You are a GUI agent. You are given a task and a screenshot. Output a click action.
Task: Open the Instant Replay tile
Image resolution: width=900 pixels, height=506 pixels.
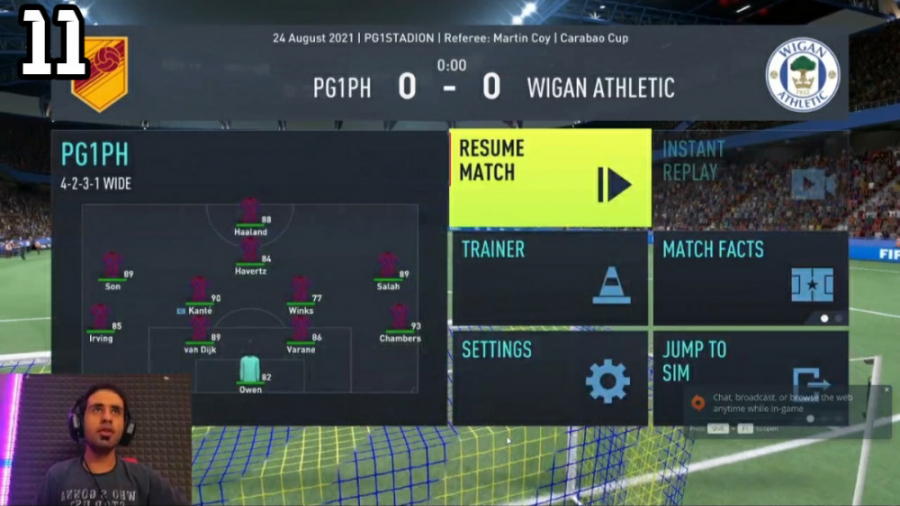750,177
